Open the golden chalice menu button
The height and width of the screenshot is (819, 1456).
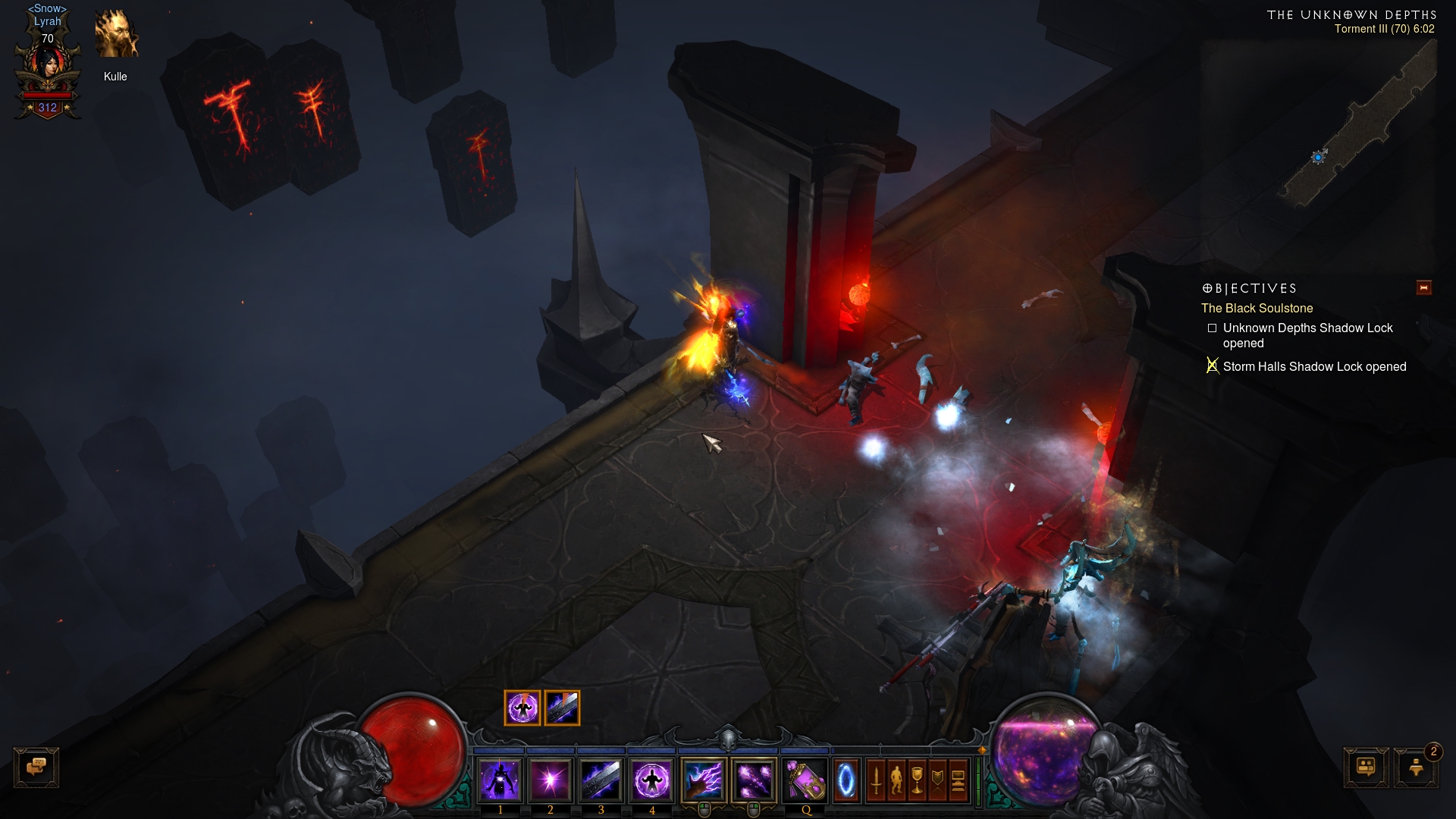point(917,780)
